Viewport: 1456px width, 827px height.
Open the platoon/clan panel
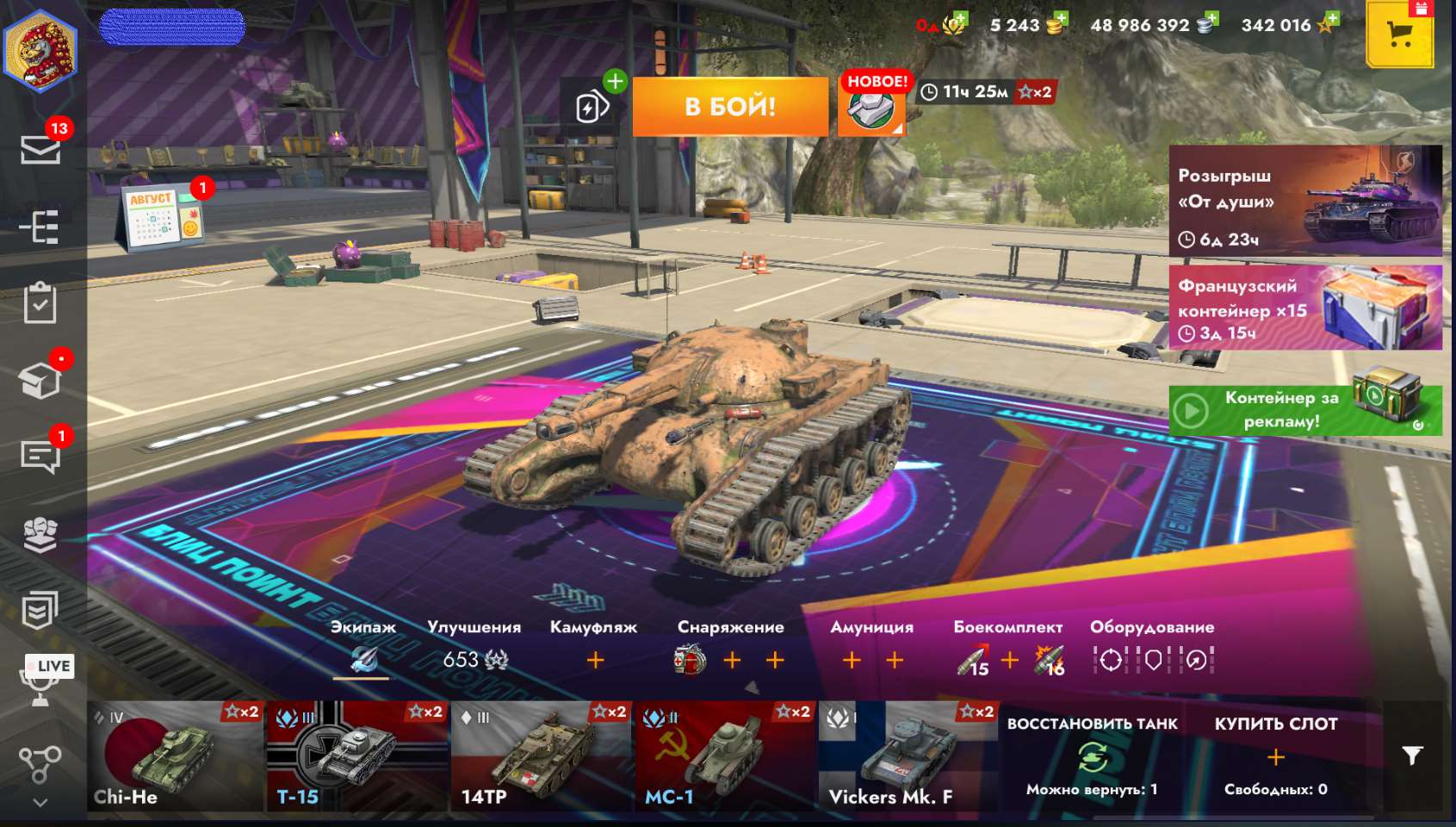pos(40,532)
